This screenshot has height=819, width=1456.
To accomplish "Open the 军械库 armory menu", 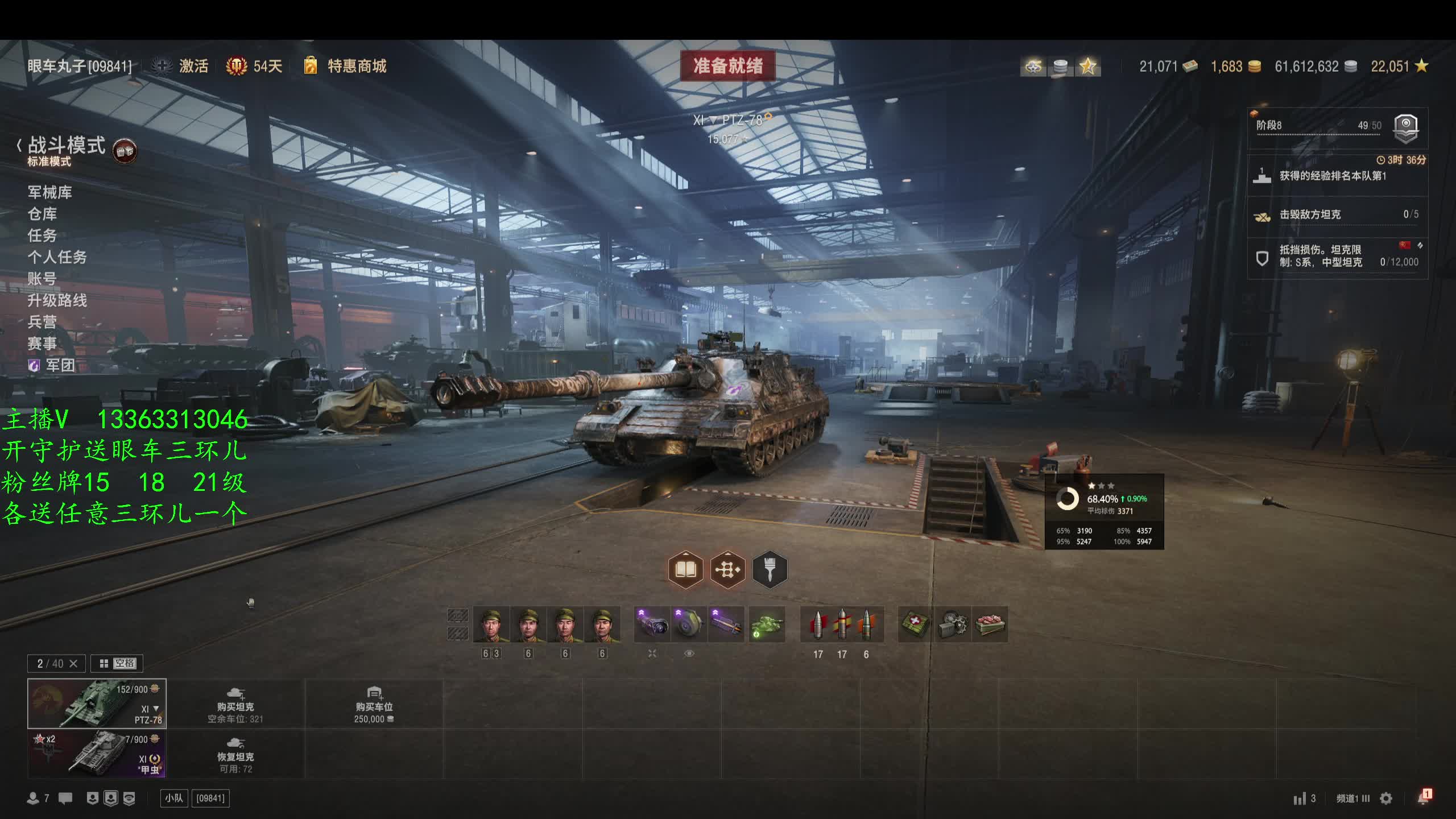I will click(50, 192).
